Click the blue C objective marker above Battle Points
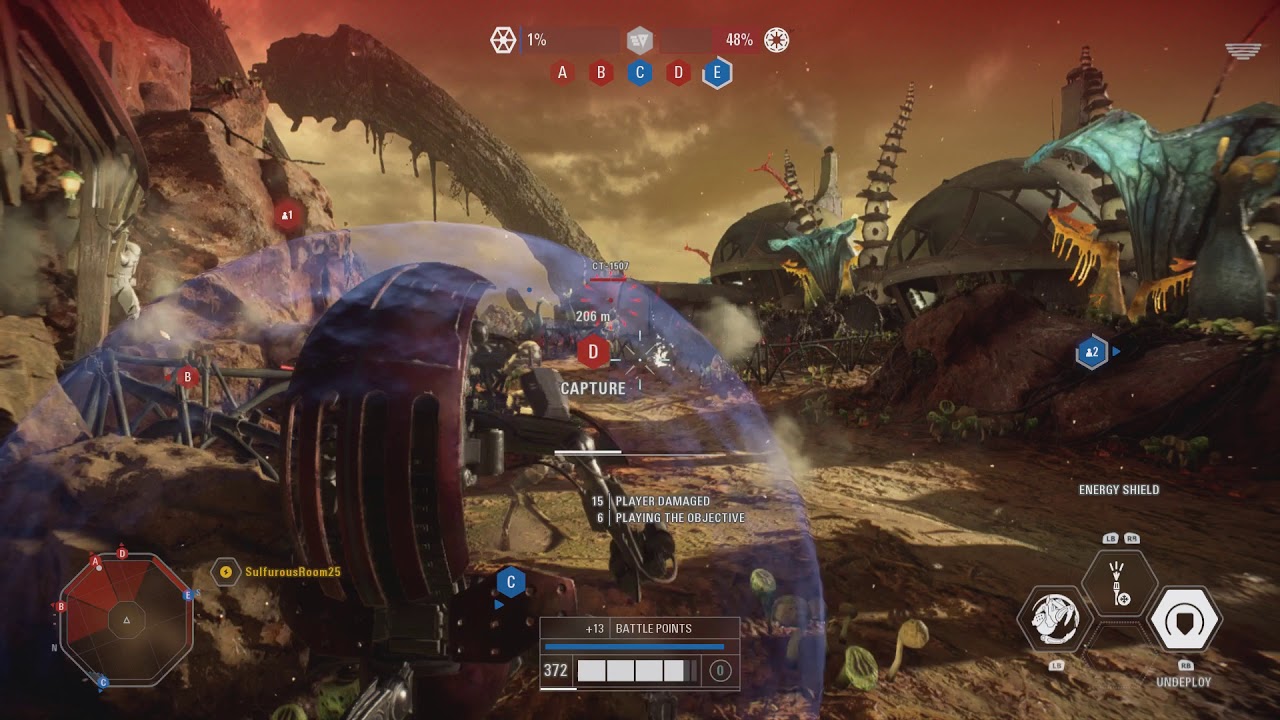Image resolution: width=1280 pixels, height=720 pixels. (x=511, y=582)
